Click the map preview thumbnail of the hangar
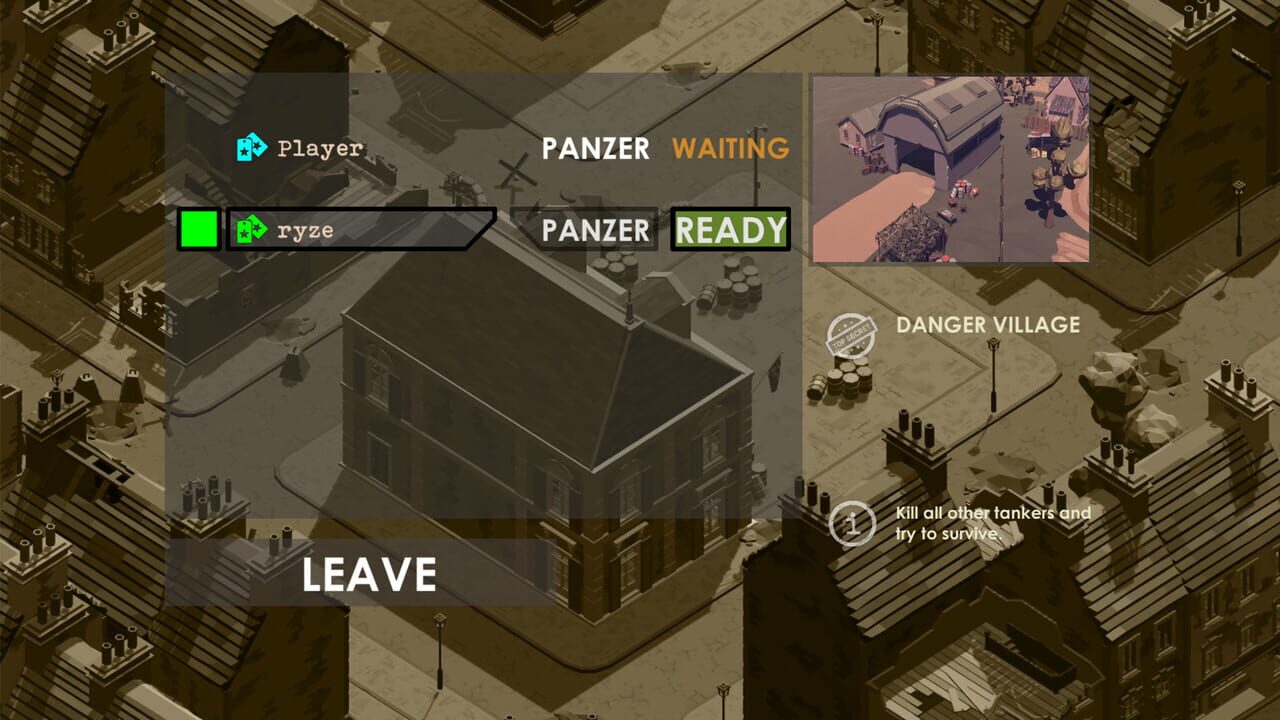 (x=950, y=169)
